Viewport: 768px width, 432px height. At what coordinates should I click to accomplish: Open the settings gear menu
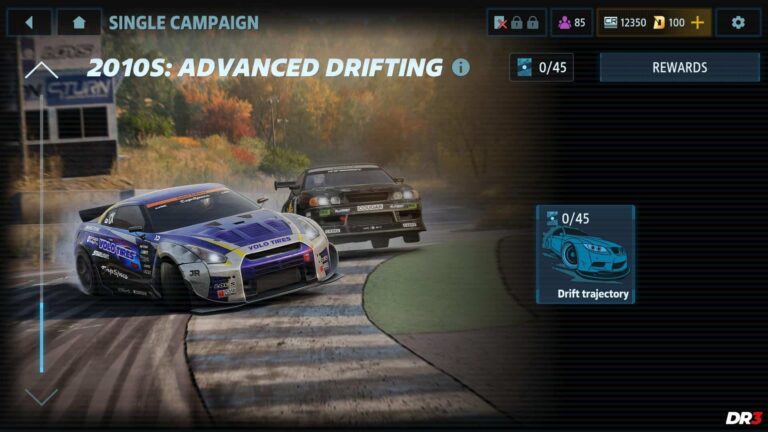(x=738, y=22)
